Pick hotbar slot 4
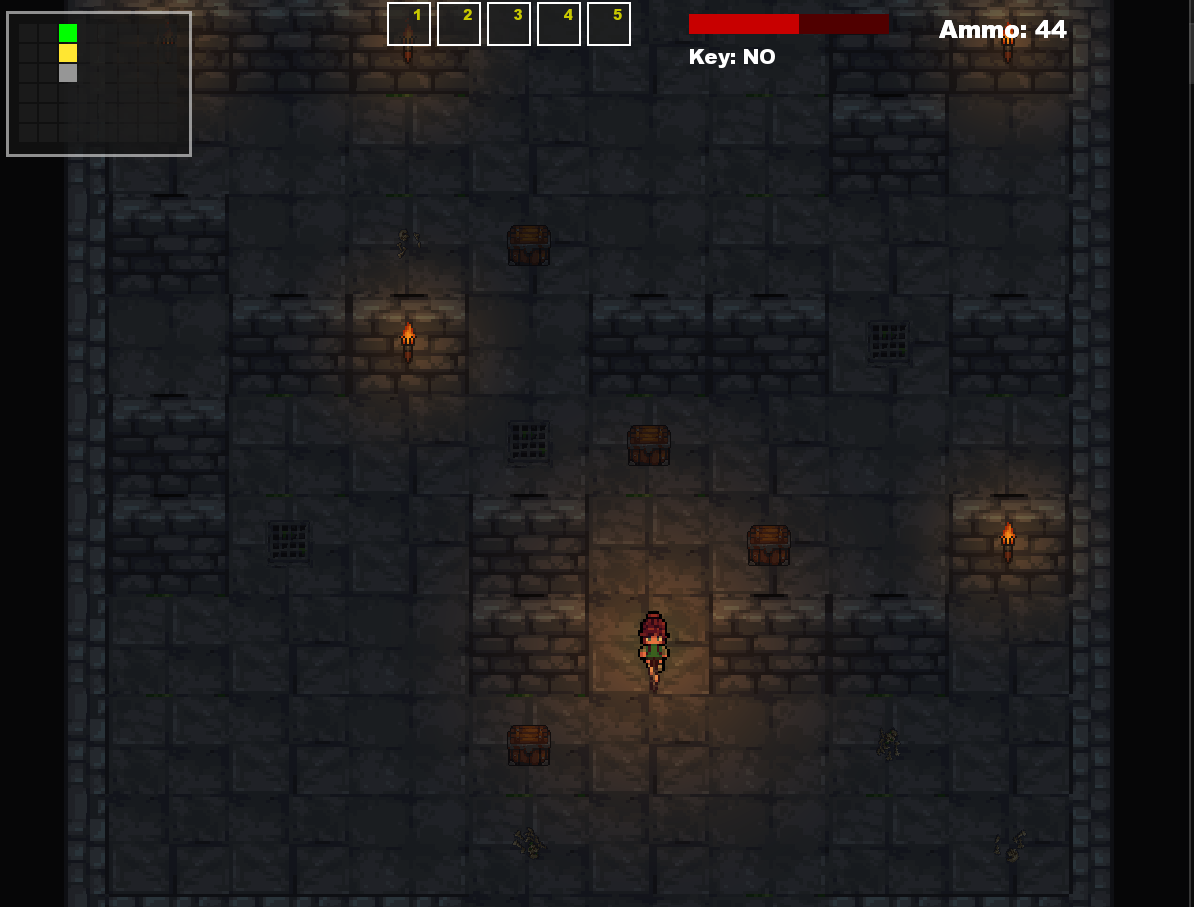The width and height of the screenshot is (1194, 907). tap(559, 24)
